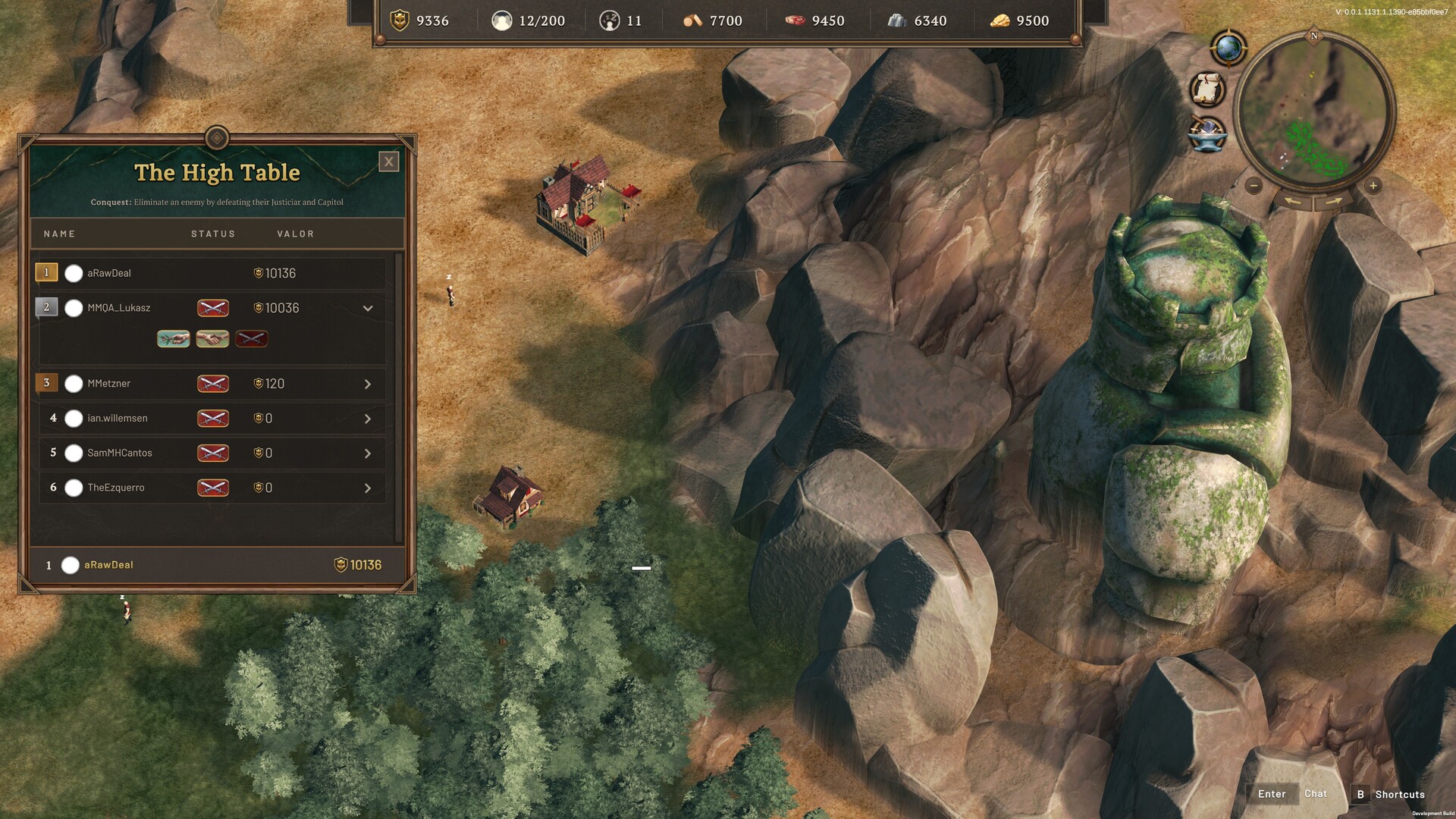Rotate the minimap with the left arrow
Screen dimensions: 1456x819
click(x=1292, y=201)
